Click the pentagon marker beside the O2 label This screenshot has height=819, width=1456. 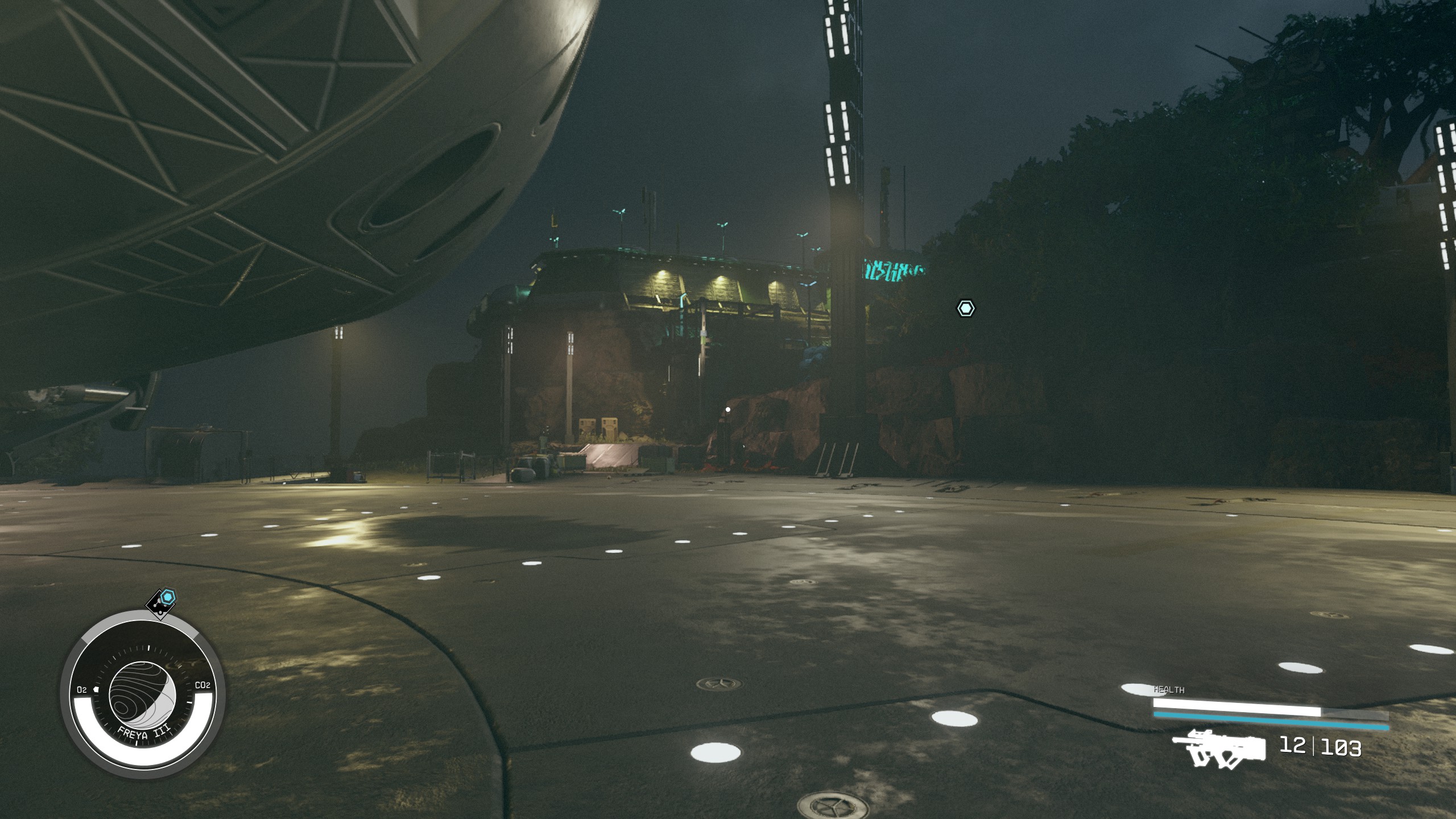tap(96, 690)
